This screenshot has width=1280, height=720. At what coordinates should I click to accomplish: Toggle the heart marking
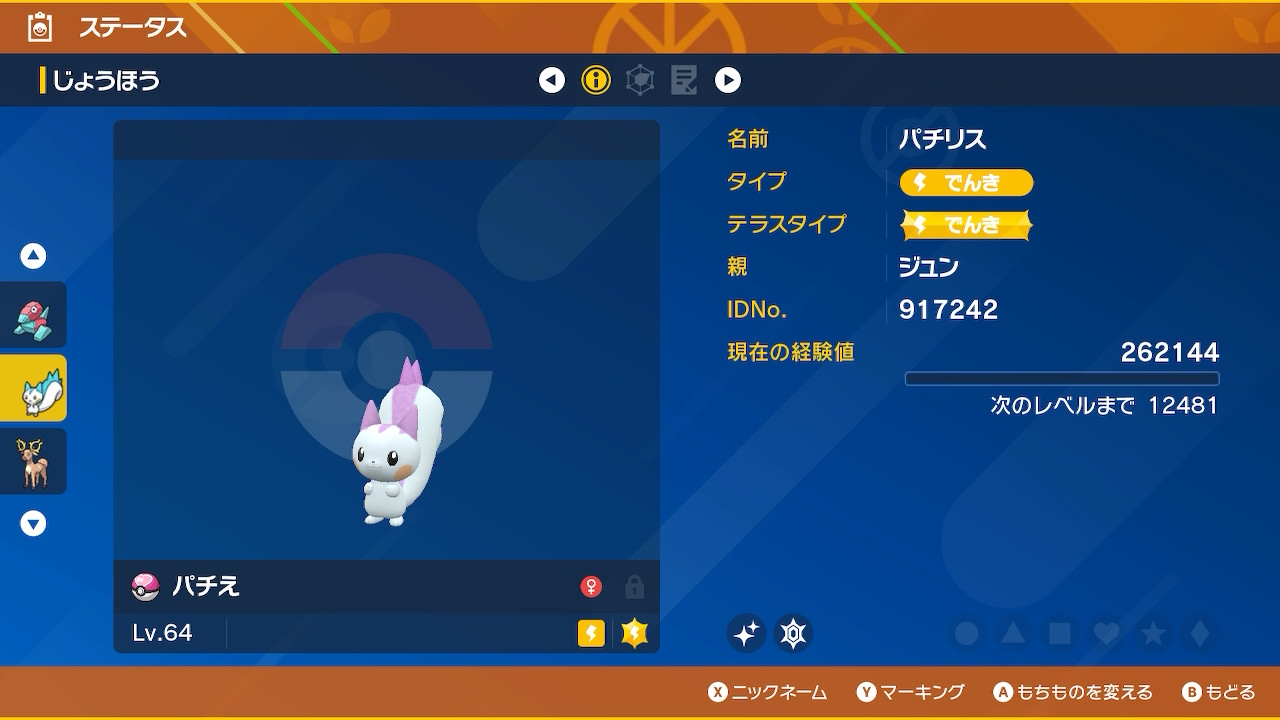pos(1106,633)
